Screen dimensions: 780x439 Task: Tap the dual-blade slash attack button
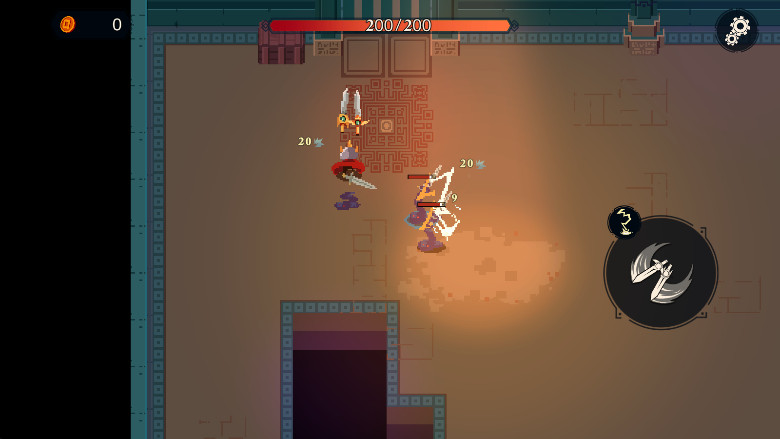pyautogui.click(x=660, y=272)
